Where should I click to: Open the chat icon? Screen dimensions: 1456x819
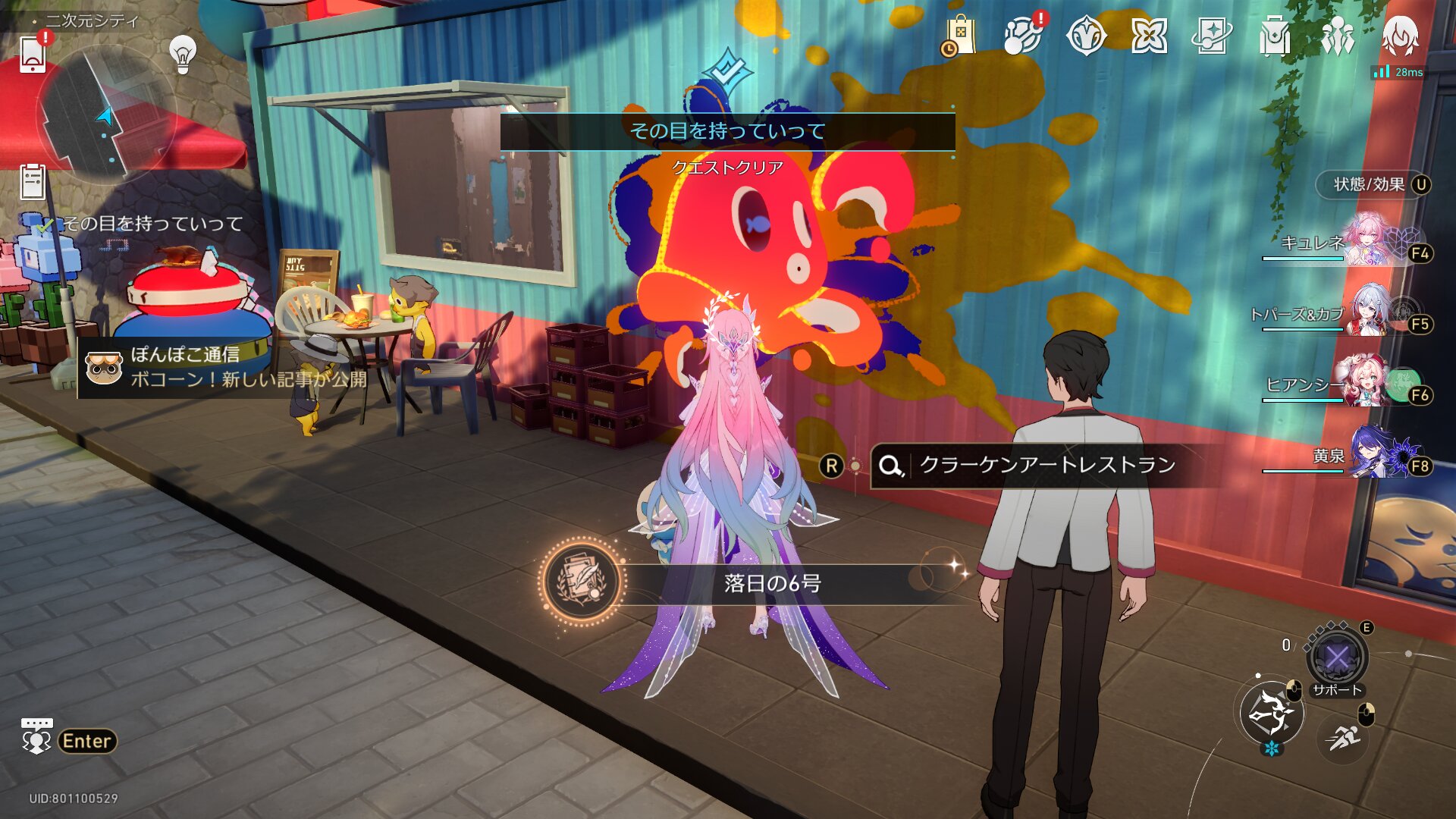[x=36, y=736]
